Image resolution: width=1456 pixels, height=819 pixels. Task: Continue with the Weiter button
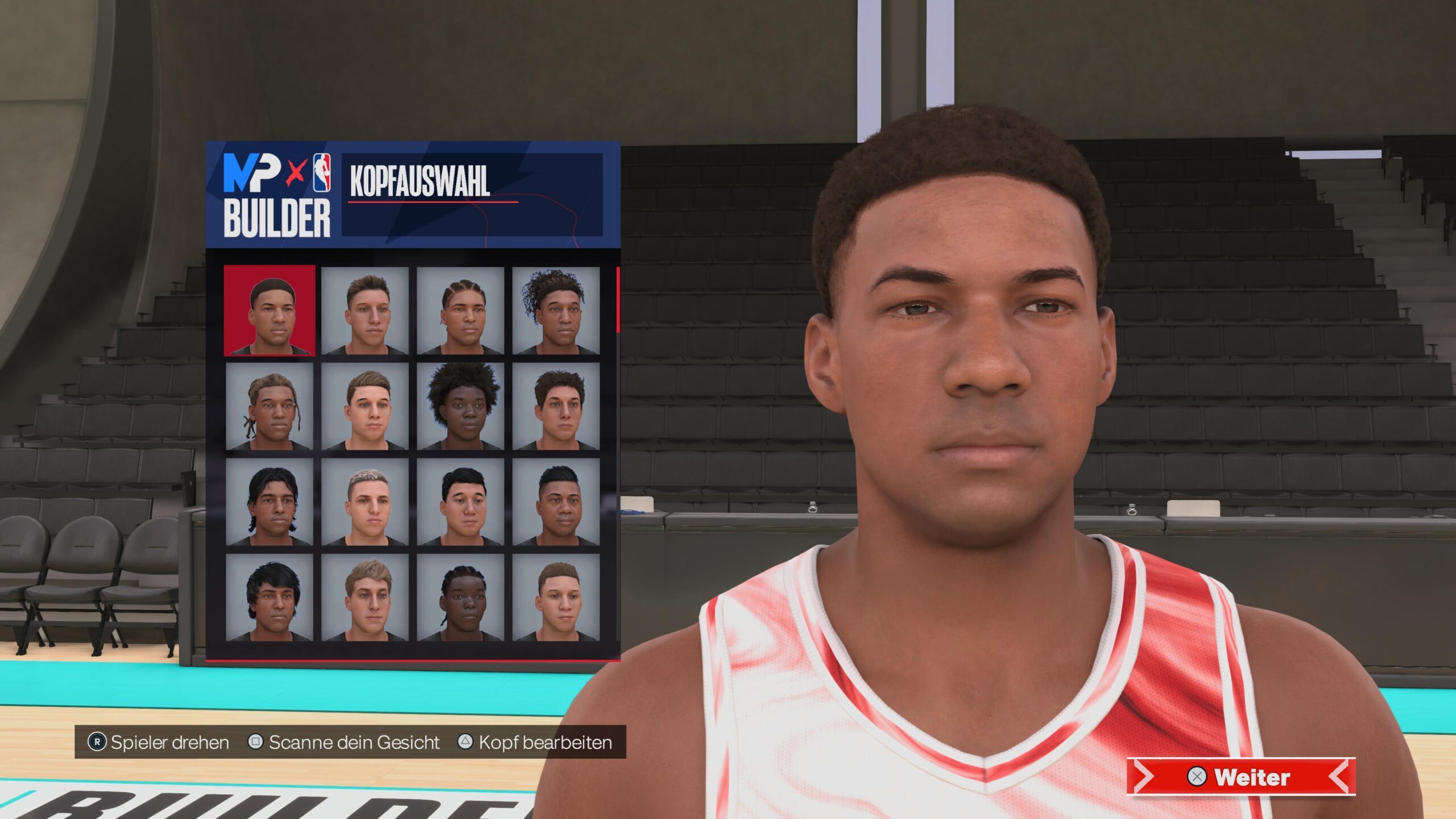(x=1241, y=776)
